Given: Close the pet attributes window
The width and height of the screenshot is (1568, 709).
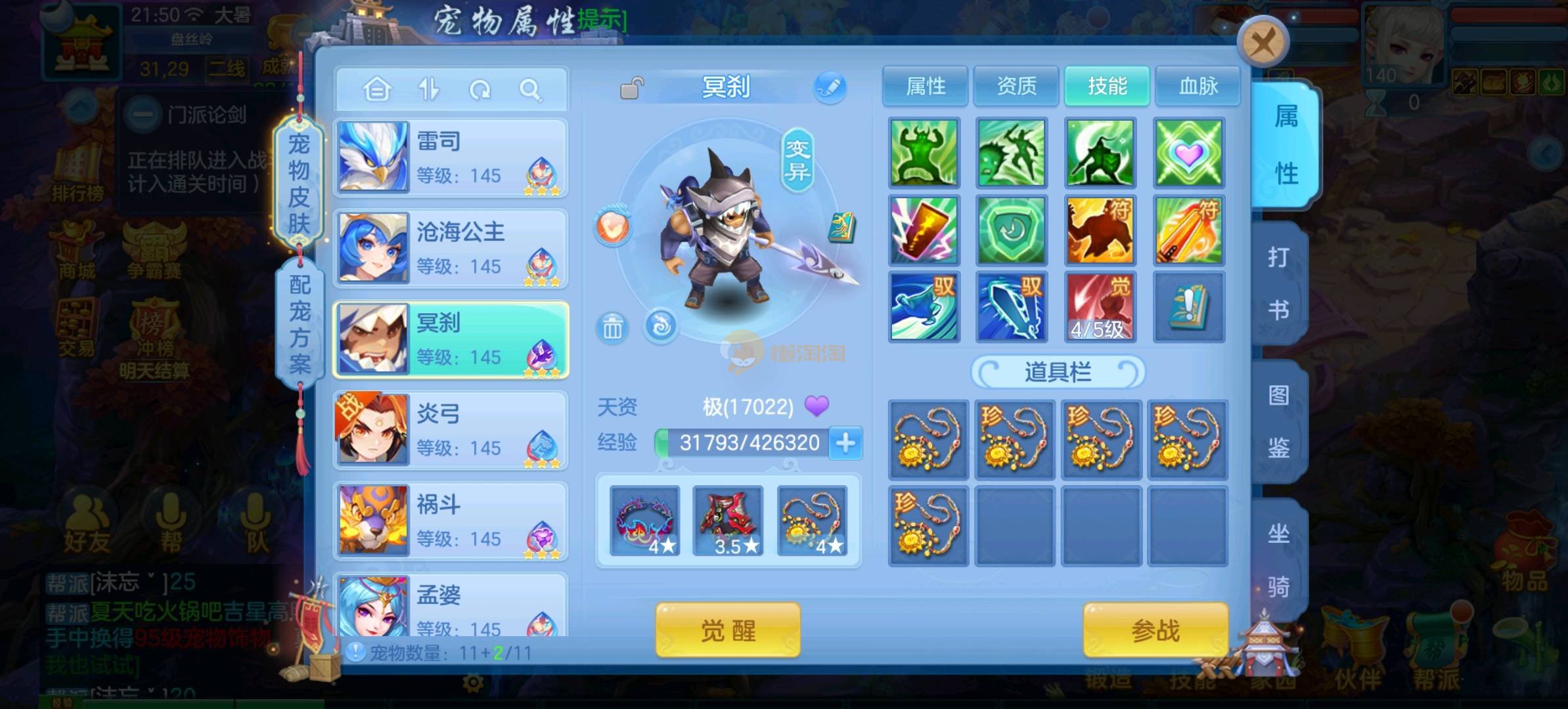Looking at the screenshot, I should pos(1262,44).
